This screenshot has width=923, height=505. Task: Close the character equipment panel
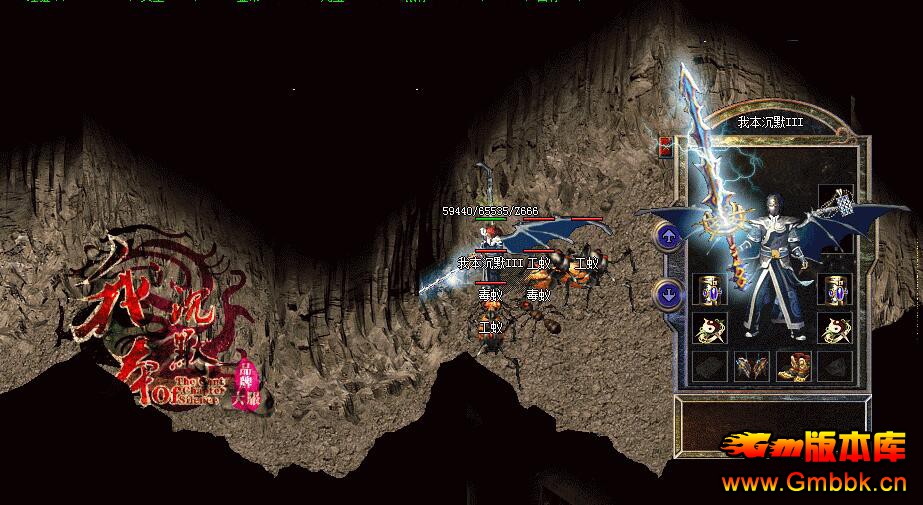664,148
